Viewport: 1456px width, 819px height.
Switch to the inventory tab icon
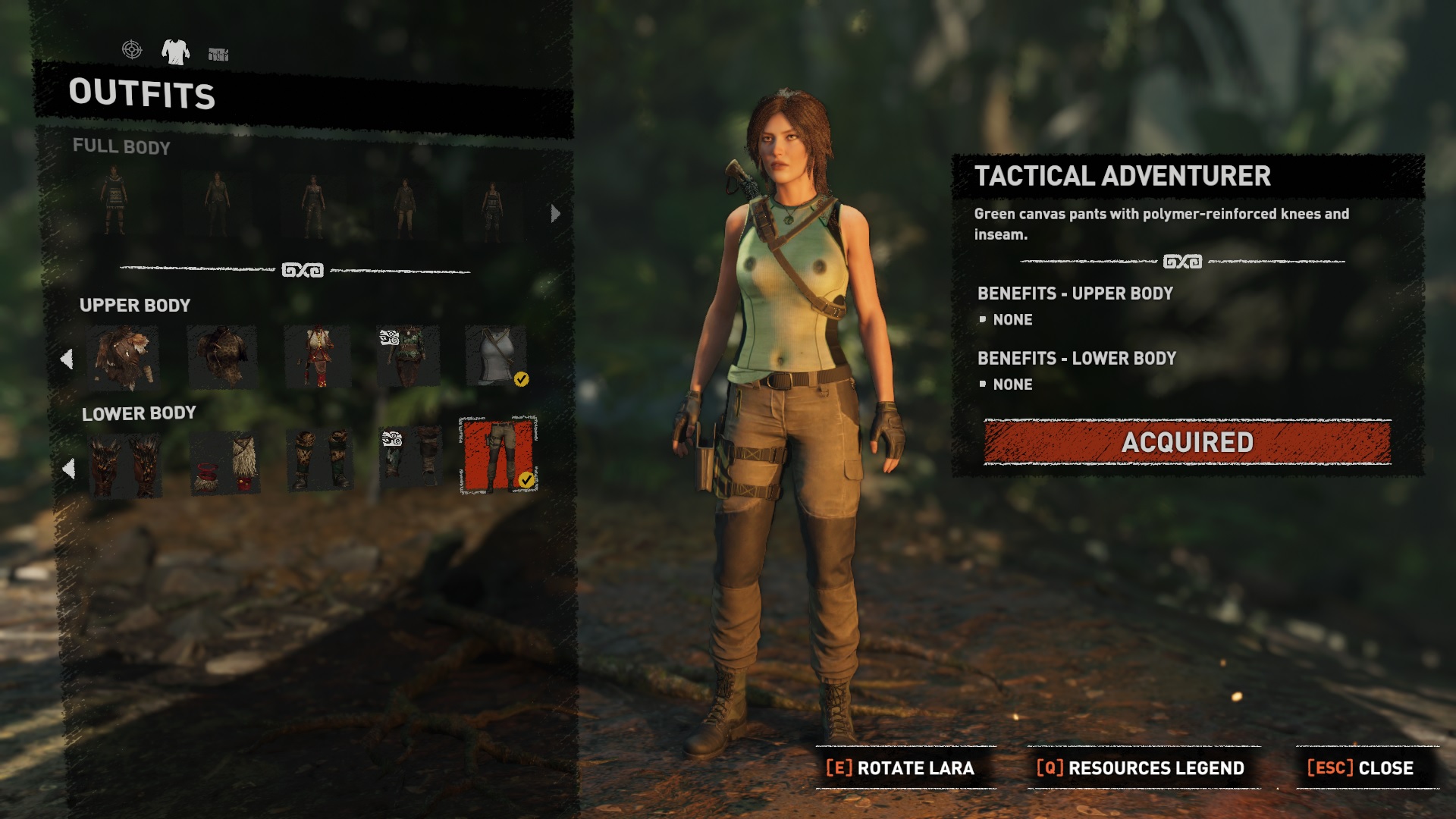pyautogui.click(x=218, y=54)
